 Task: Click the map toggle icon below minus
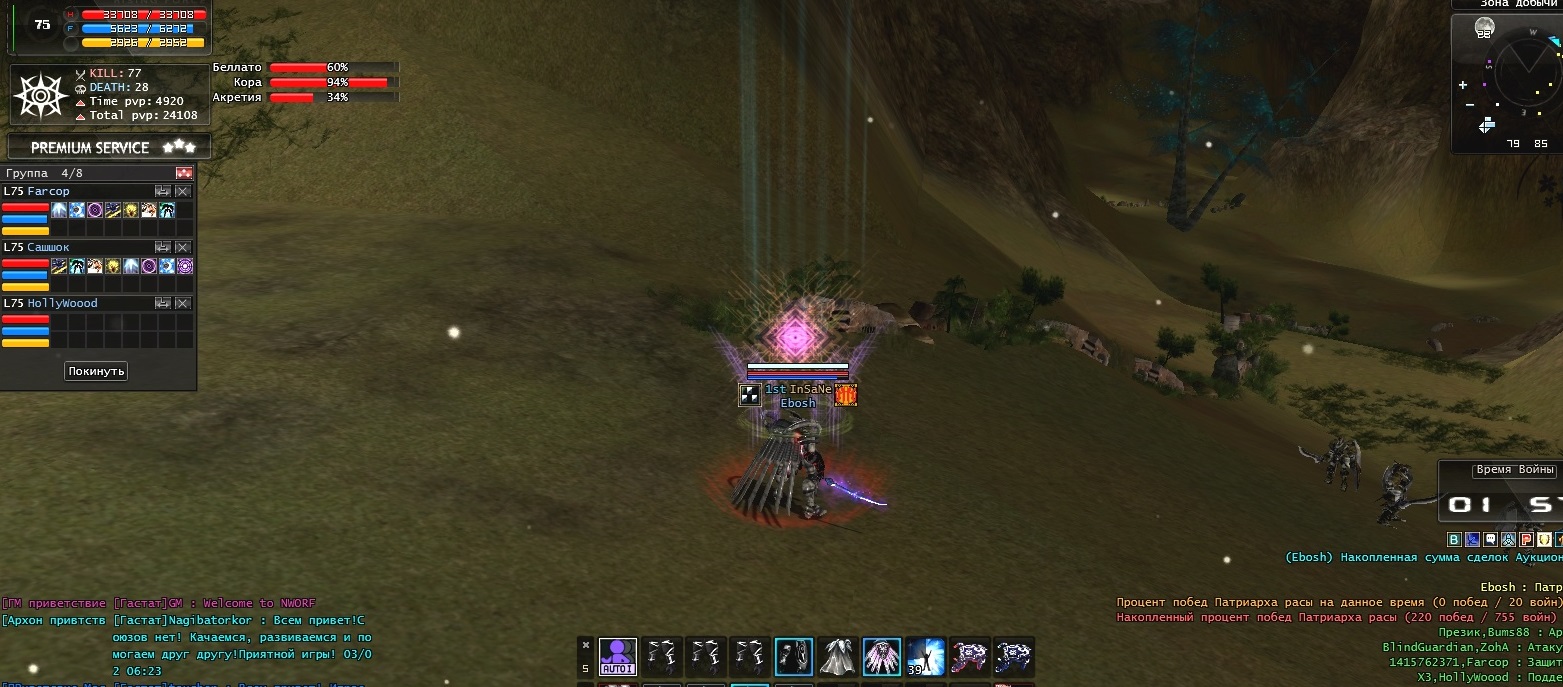coord(1487,125)
